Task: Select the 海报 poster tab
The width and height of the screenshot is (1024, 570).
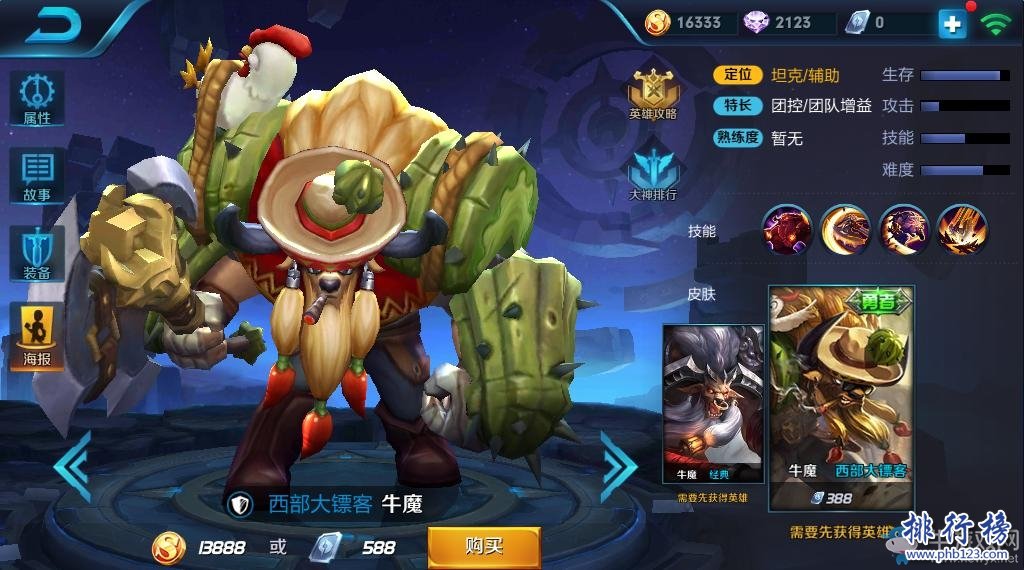Action: [37, 334]
